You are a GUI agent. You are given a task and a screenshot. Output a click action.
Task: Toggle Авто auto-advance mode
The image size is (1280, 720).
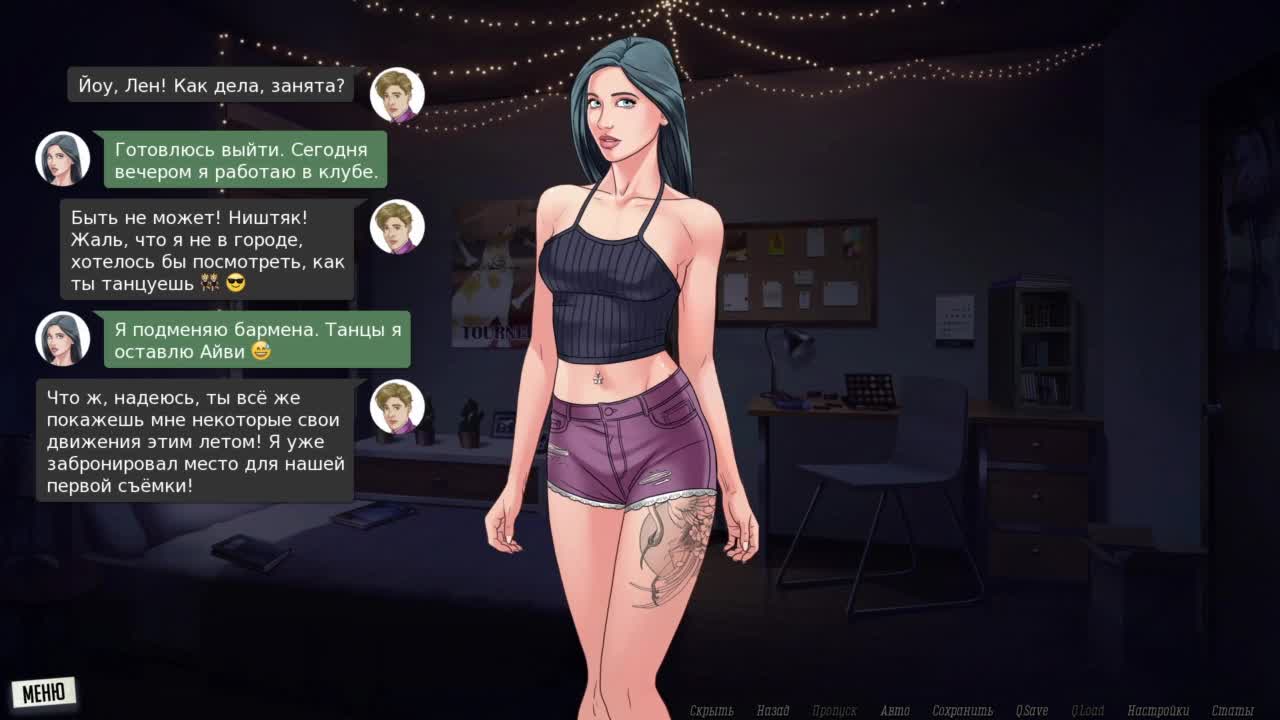(895, 711)
